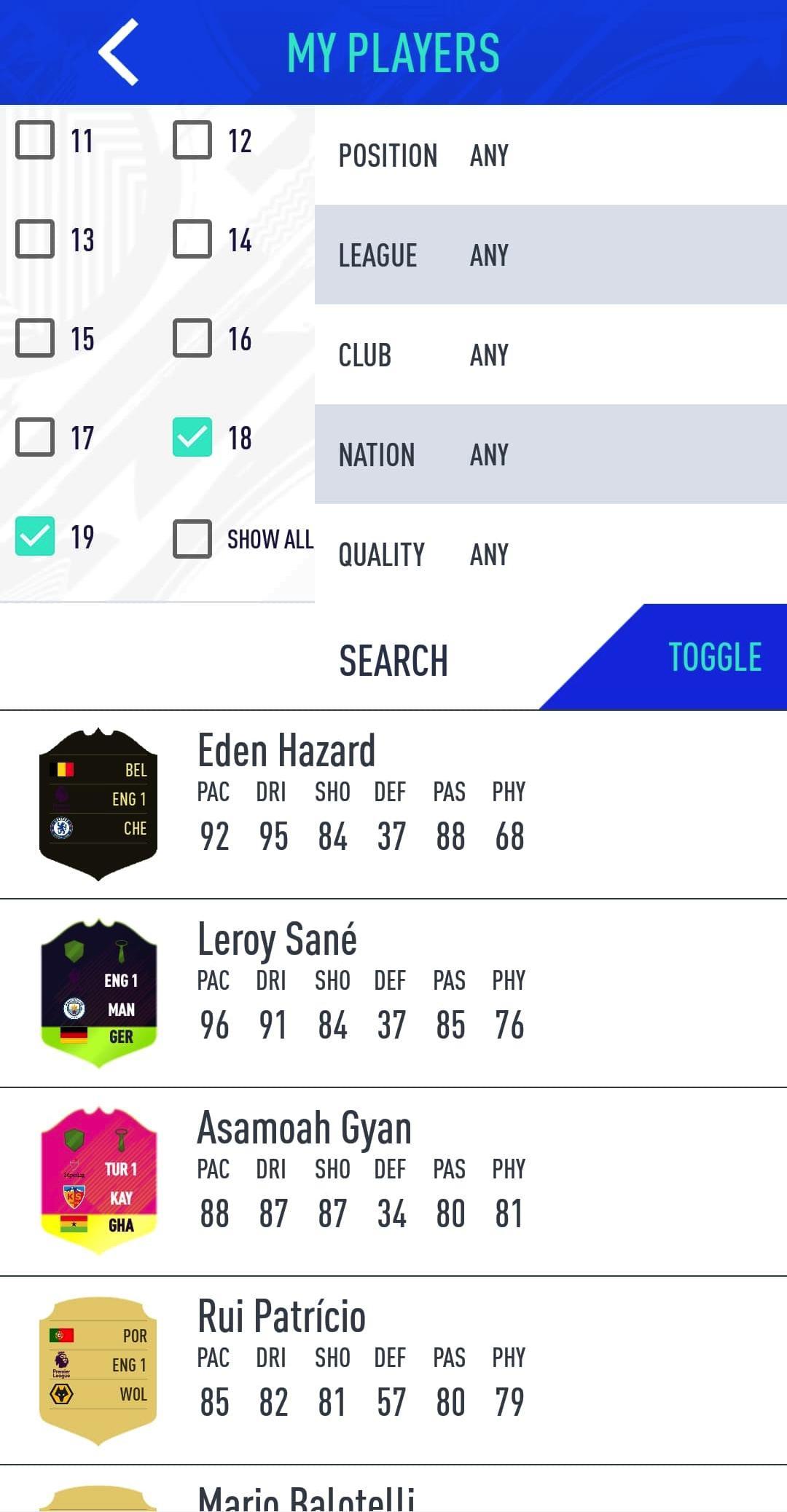
Task: Open the Club filter
Action: [x=550, y=355]
